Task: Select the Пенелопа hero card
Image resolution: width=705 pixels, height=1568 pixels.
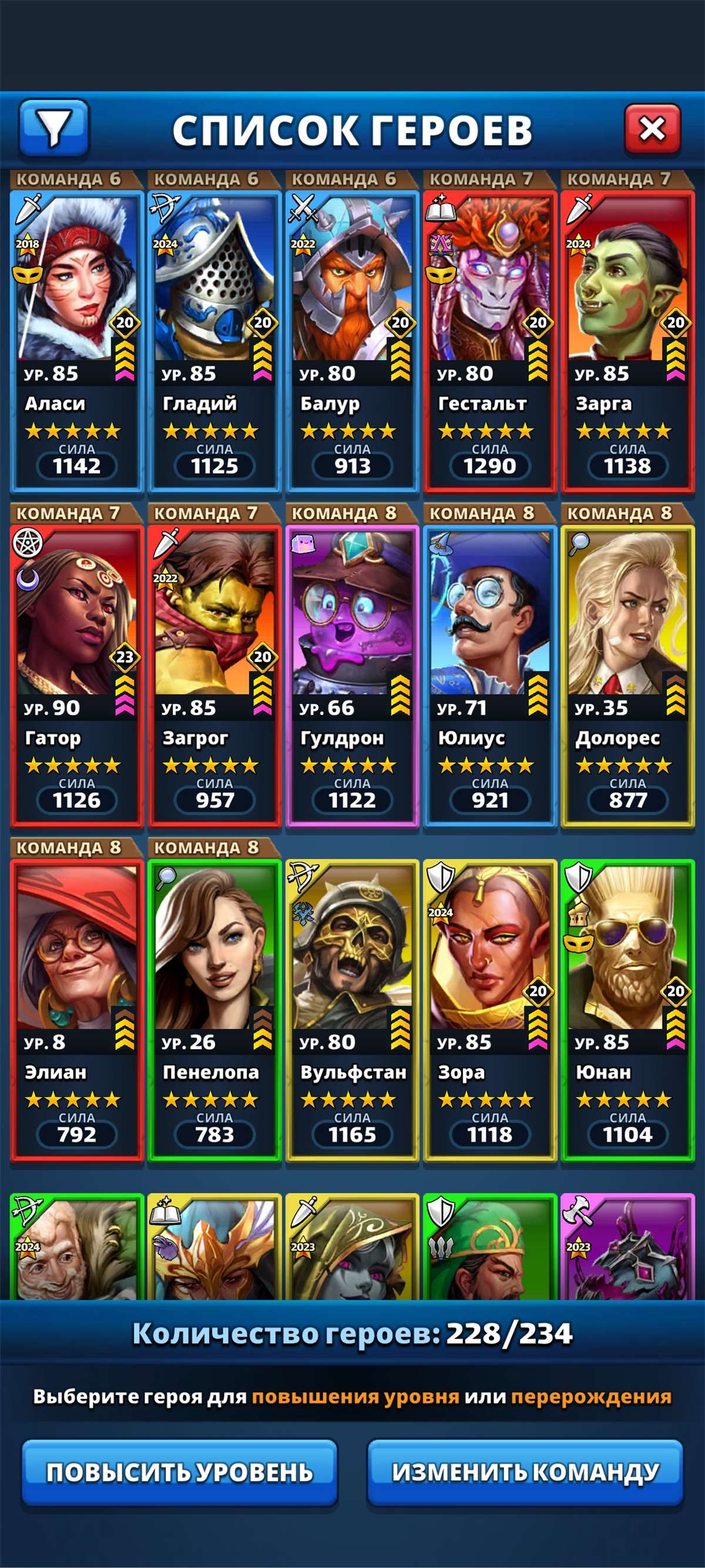Action: point(214,1010)
